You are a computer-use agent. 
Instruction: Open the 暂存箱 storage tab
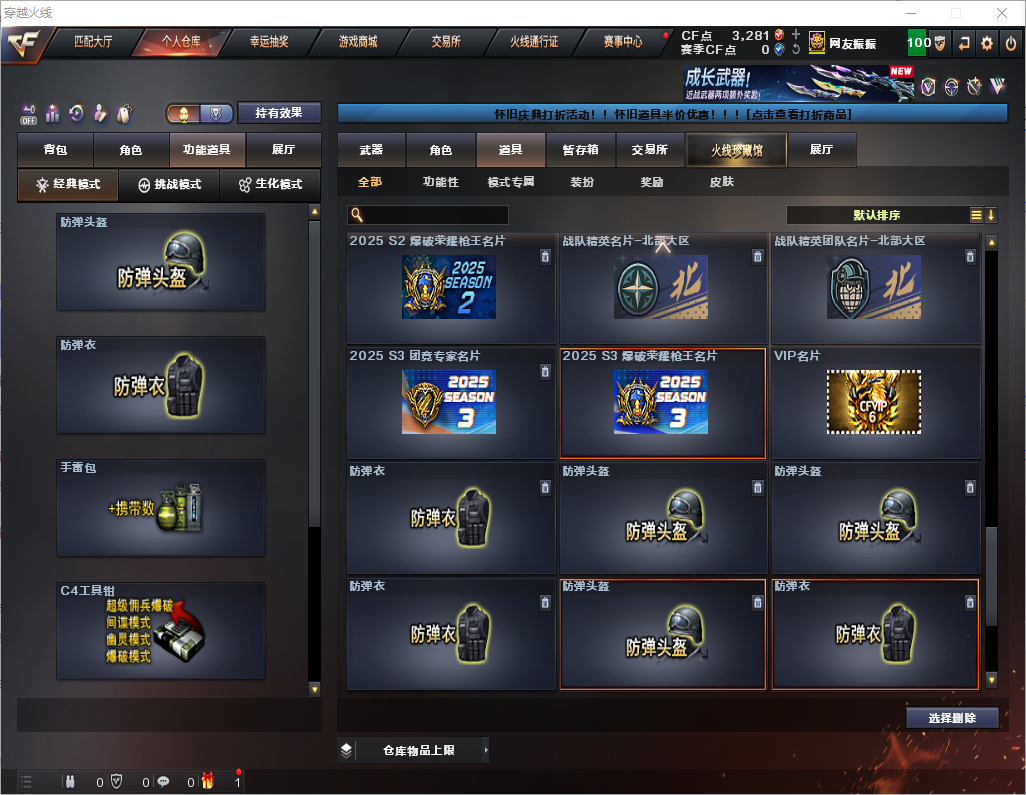pos(580,150)
